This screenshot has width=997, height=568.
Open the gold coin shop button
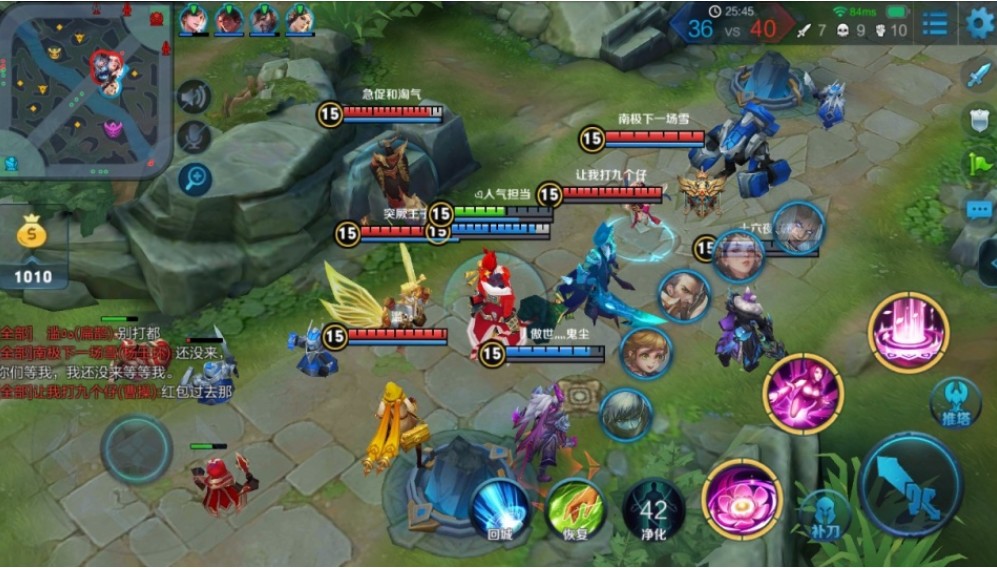click(32, 236)
